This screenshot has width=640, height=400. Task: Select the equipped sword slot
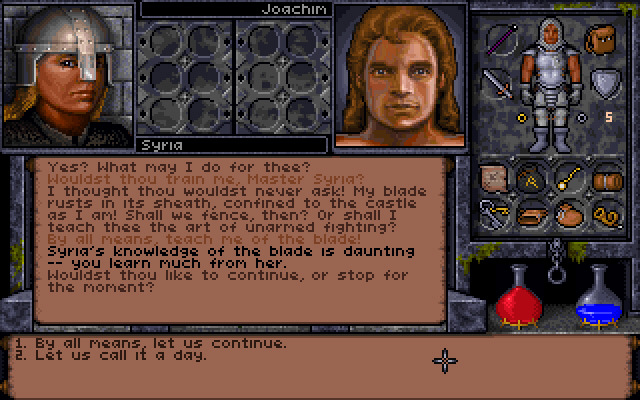tap(497, 83)
